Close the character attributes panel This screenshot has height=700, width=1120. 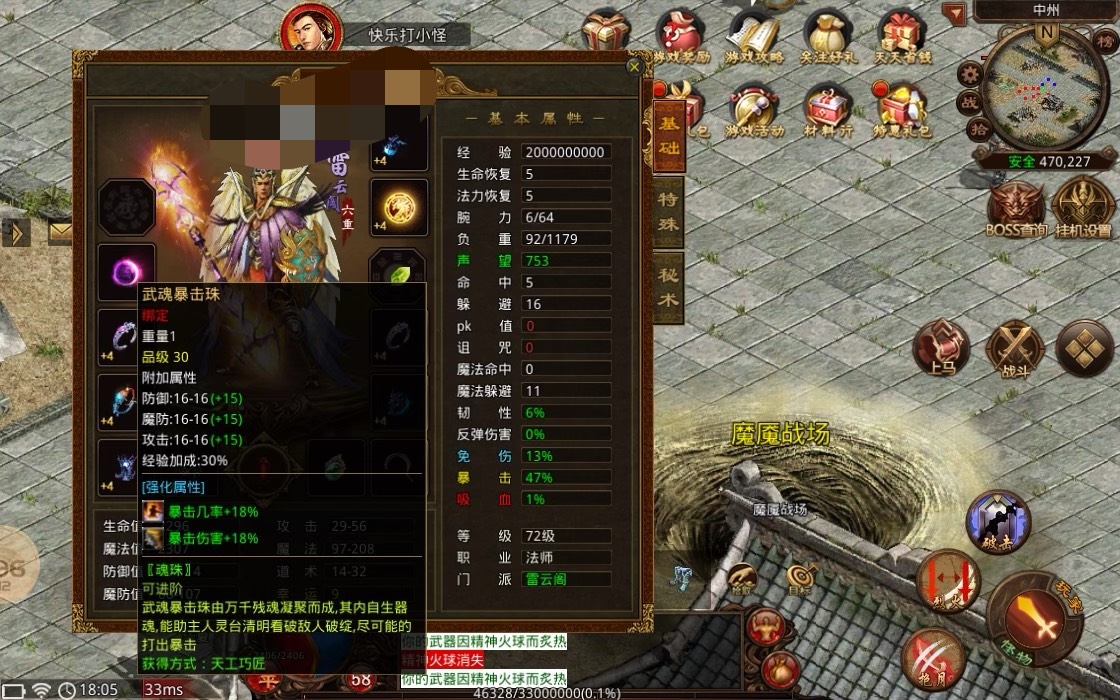(633, 67)
